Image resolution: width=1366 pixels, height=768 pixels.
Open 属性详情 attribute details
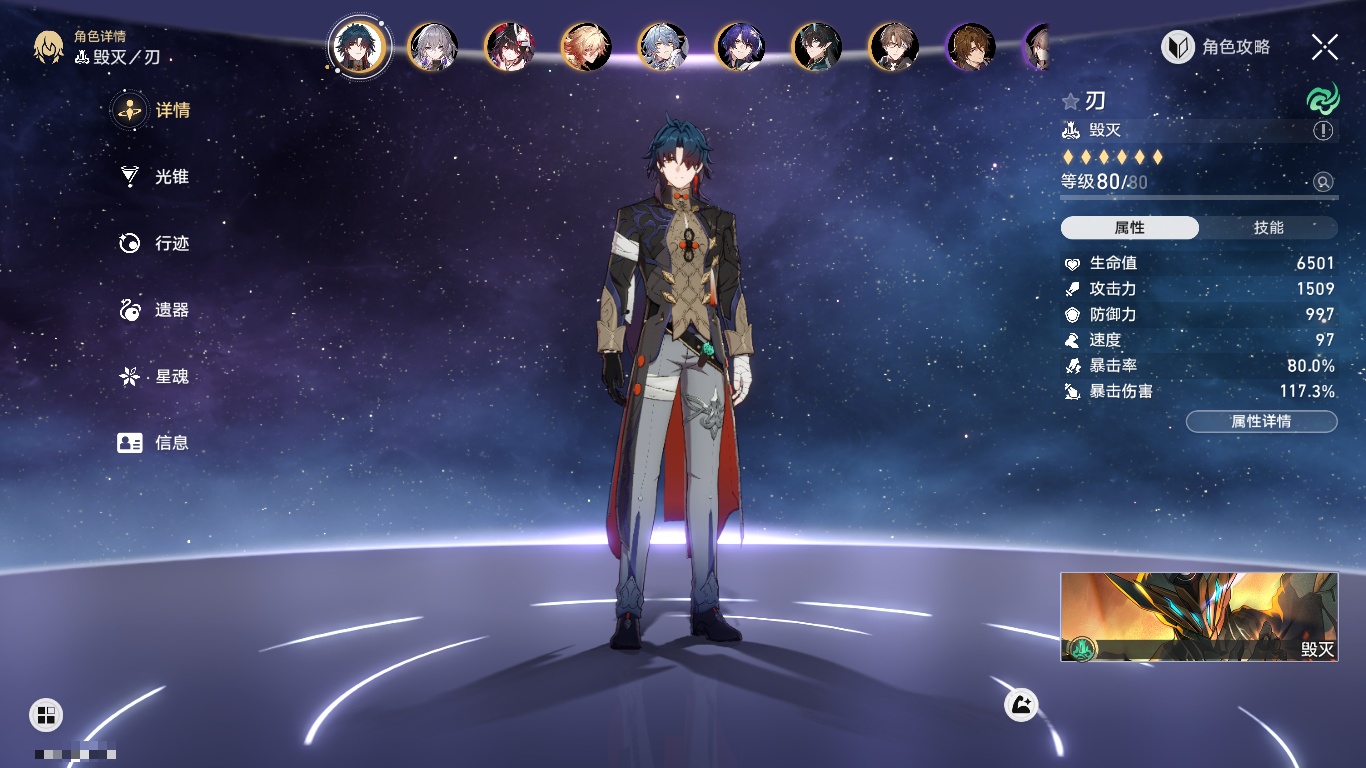tap(1261, 422)
